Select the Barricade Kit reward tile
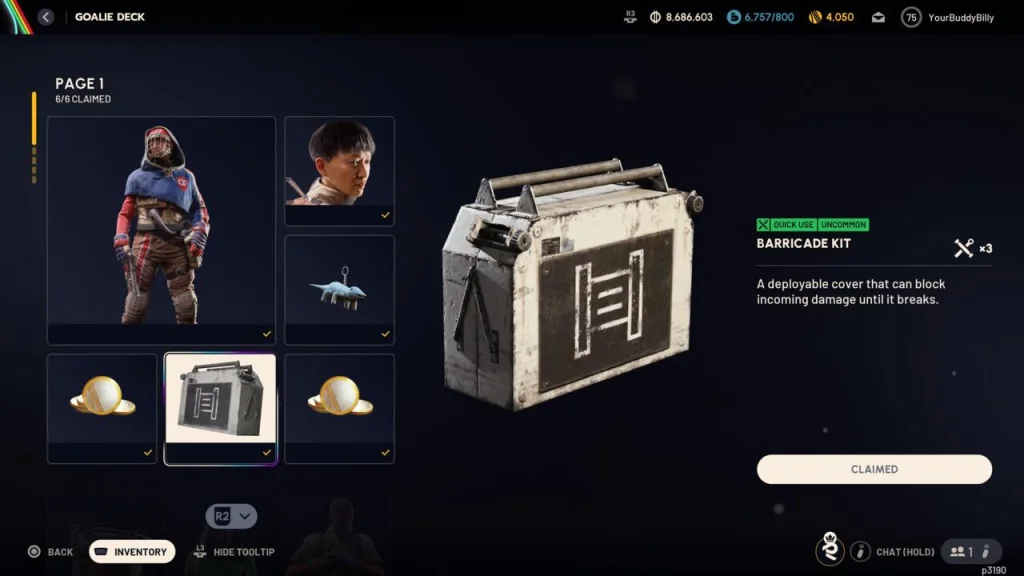The image size is (1024, 576). [220, 408]
